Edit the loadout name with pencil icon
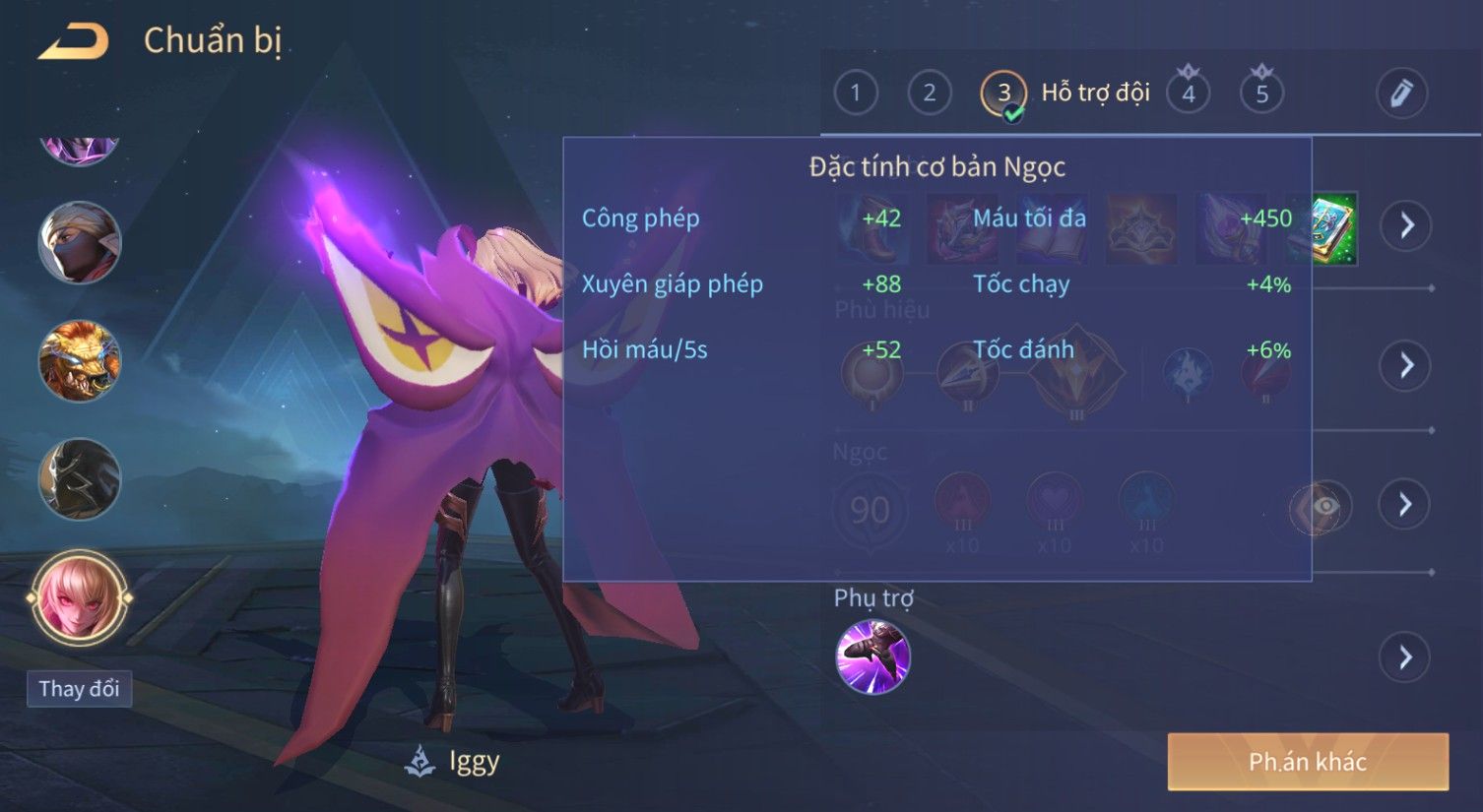Viewport: 1483px width, 812px height. click(x=1400, y=94)
